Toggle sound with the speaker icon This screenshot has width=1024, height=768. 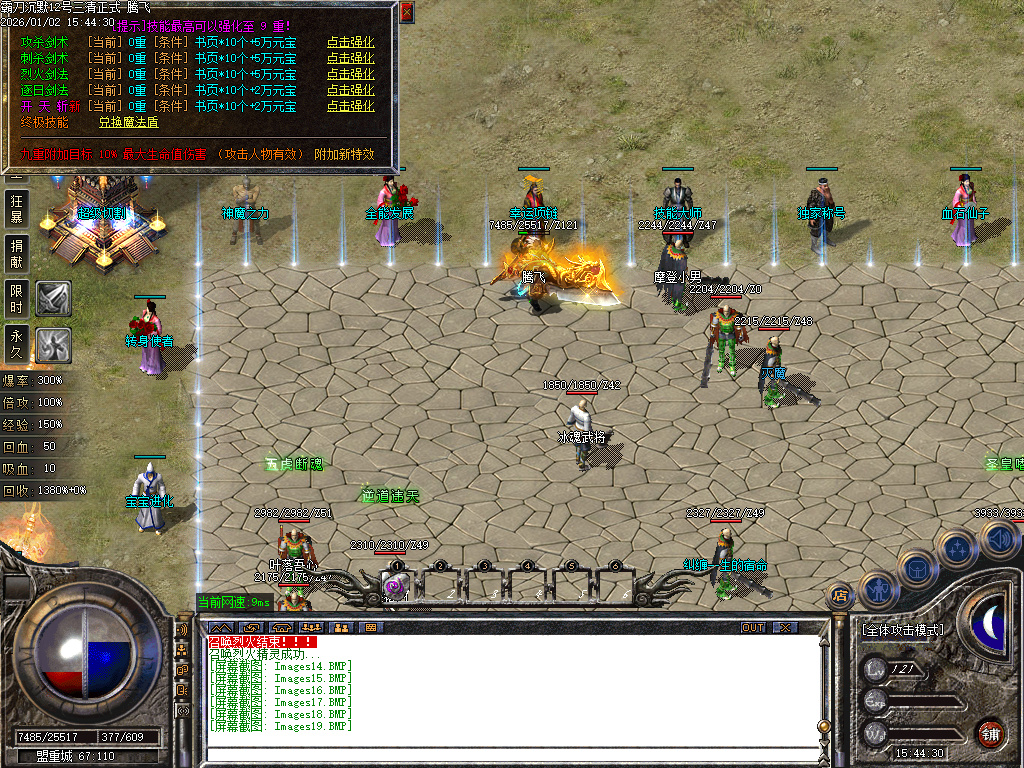pos(998,540)
